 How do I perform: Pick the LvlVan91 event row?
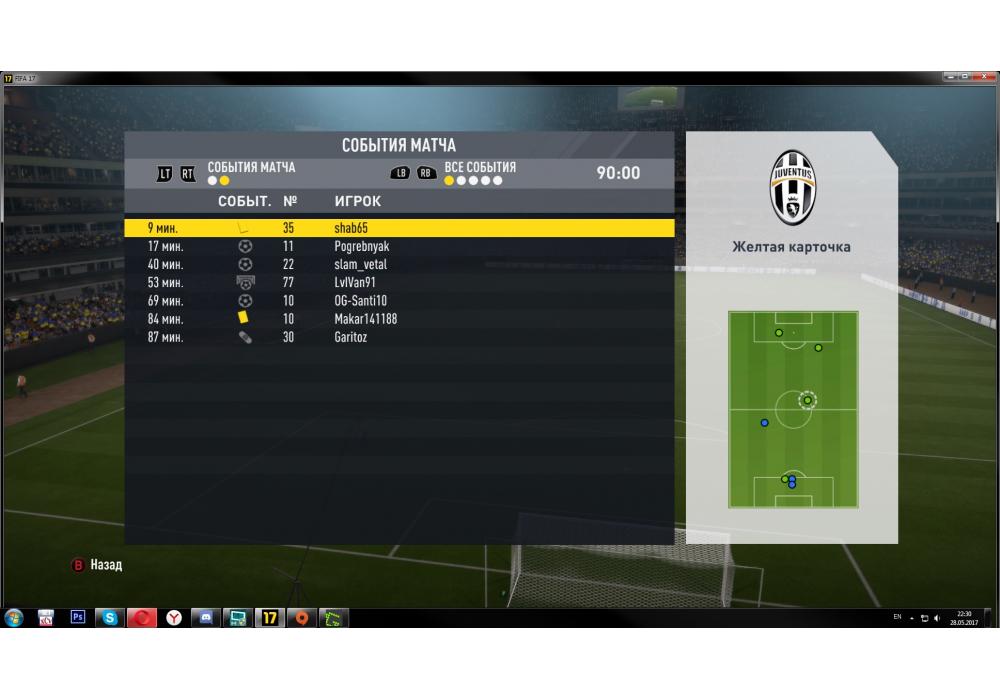pos(398,282)
